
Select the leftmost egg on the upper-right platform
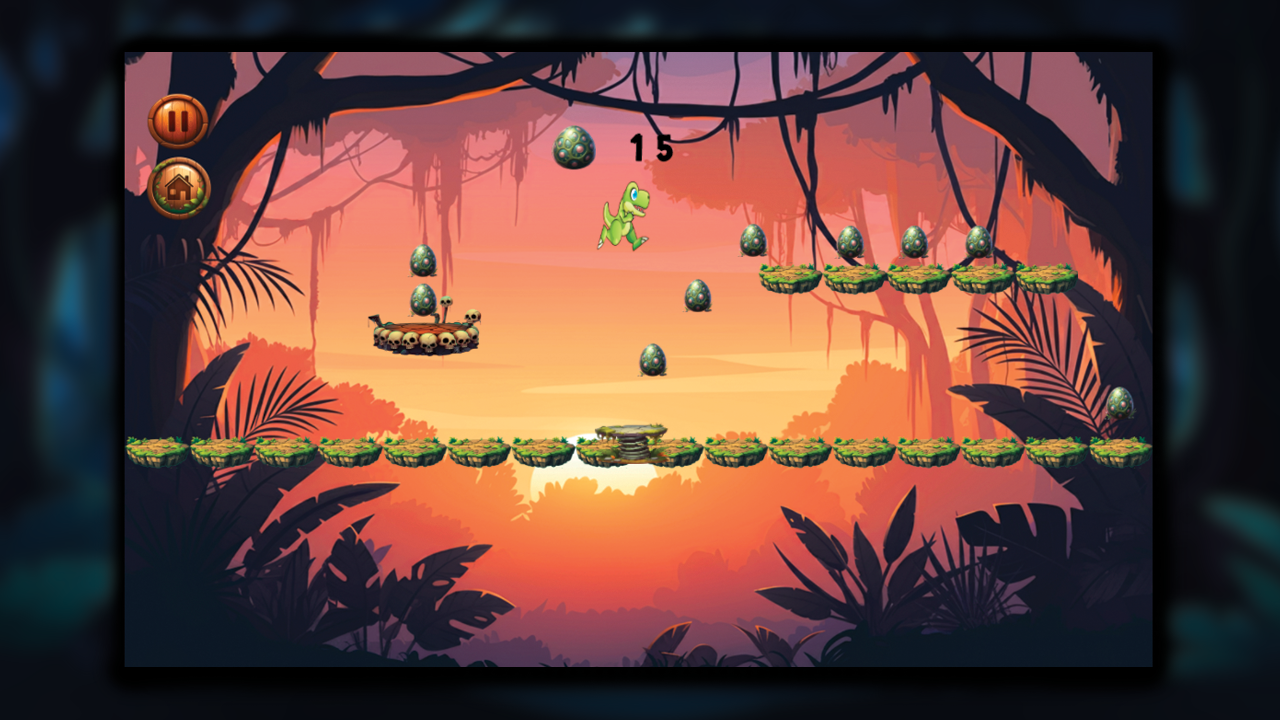[754, 243]
